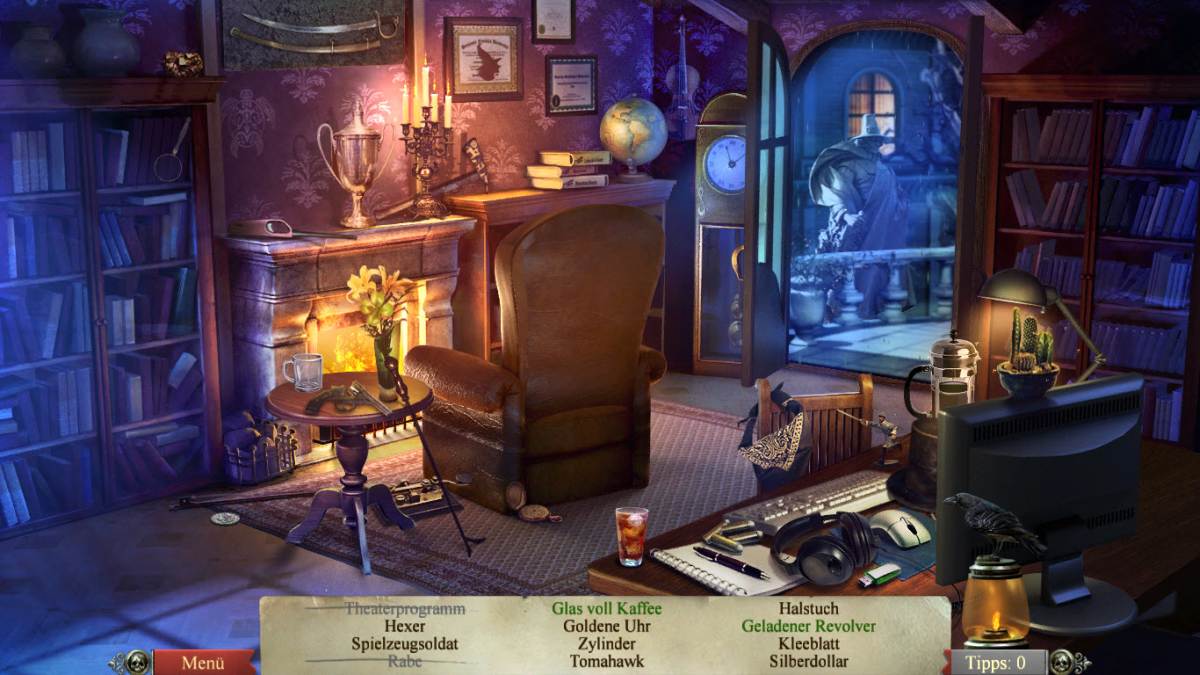The width and height of the screenshot is (1200, 675).
Task: Choose the Halstuch list entry
Action: [808, 608]
